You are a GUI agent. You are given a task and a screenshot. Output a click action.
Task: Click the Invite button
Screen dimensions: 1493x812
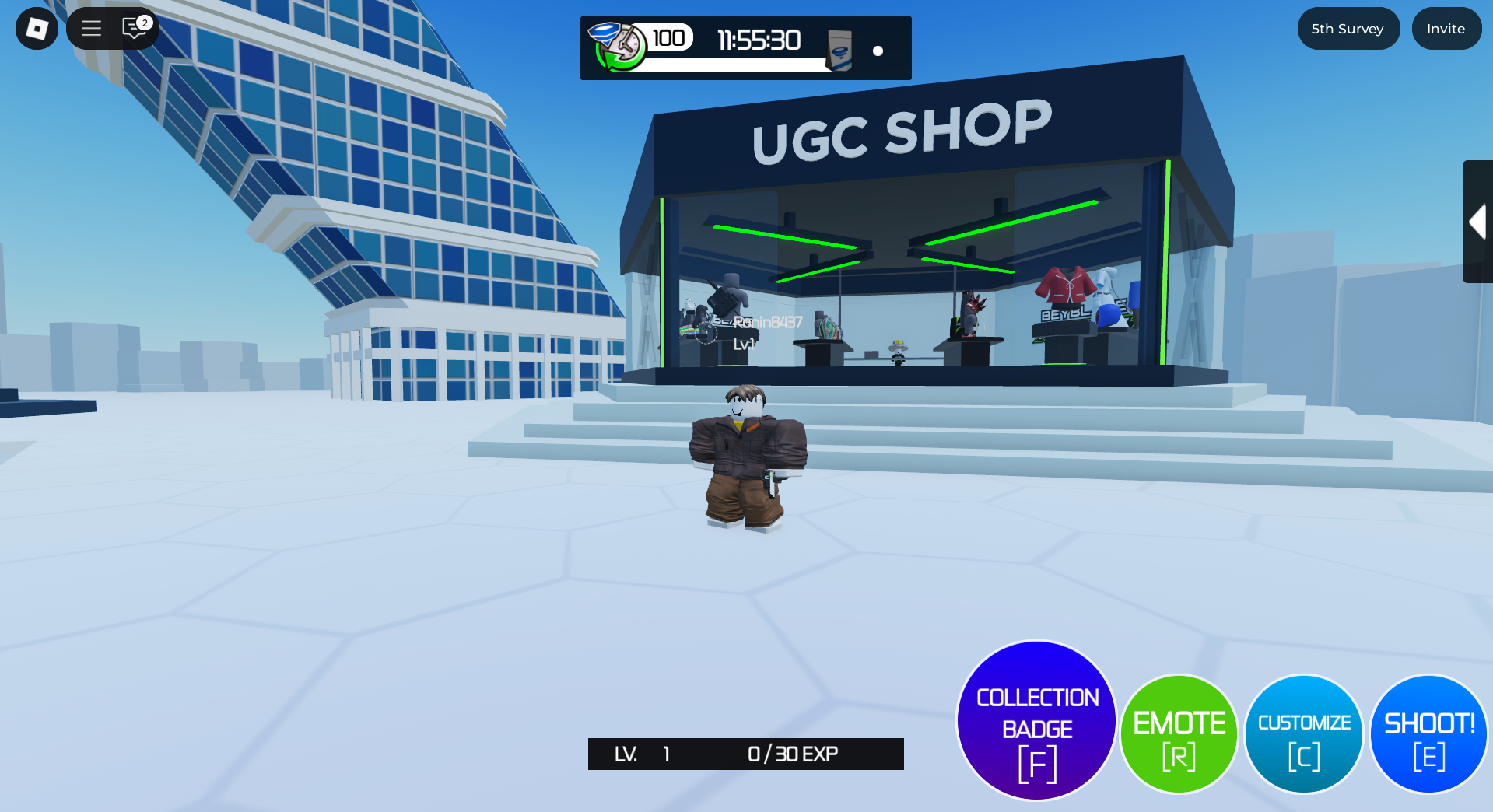point(1446,29)
